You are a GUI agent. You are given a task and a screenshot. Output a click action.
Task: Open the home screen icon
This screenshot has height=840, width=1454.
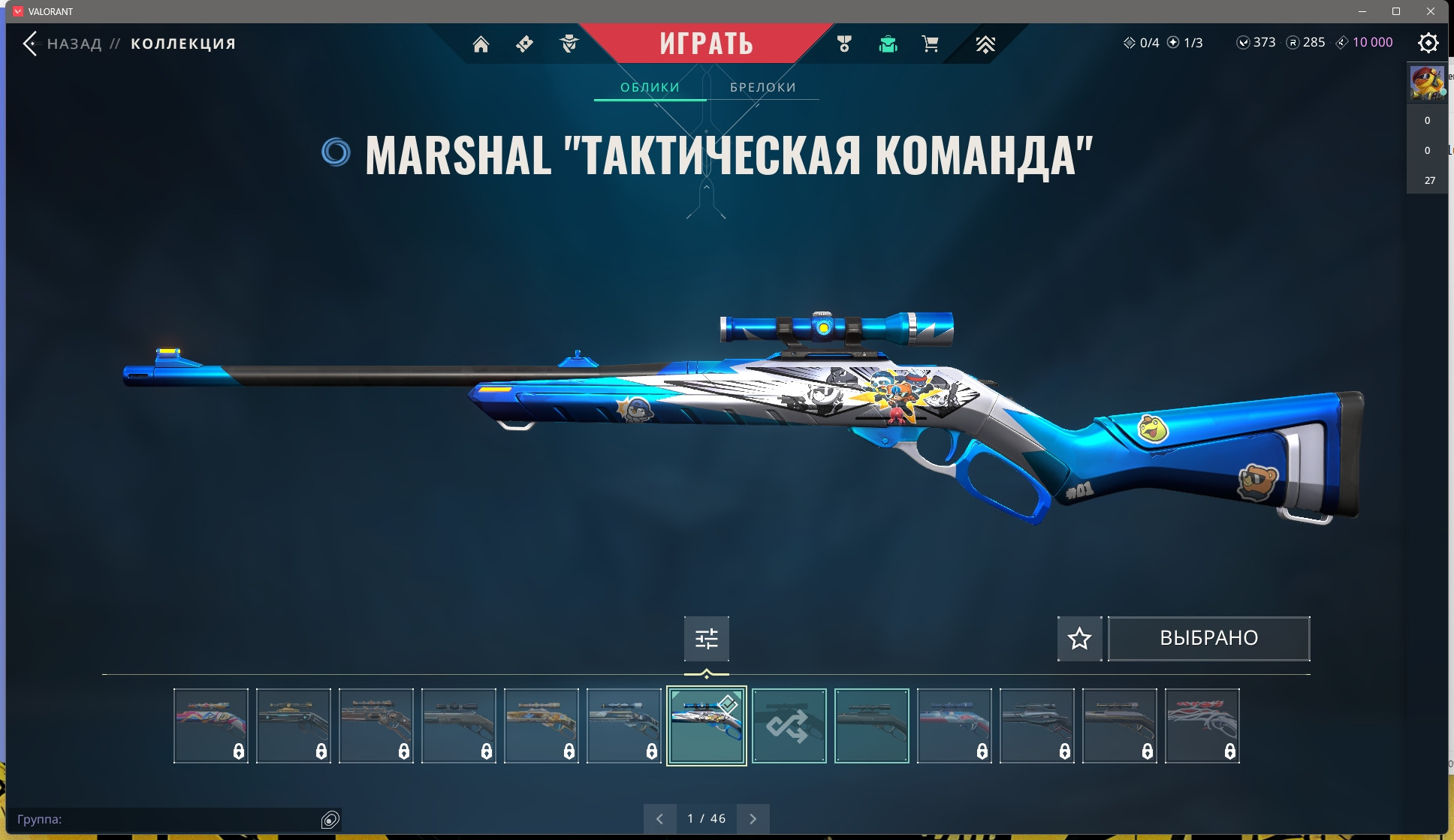pyautogui.click(x=481, y=44)
